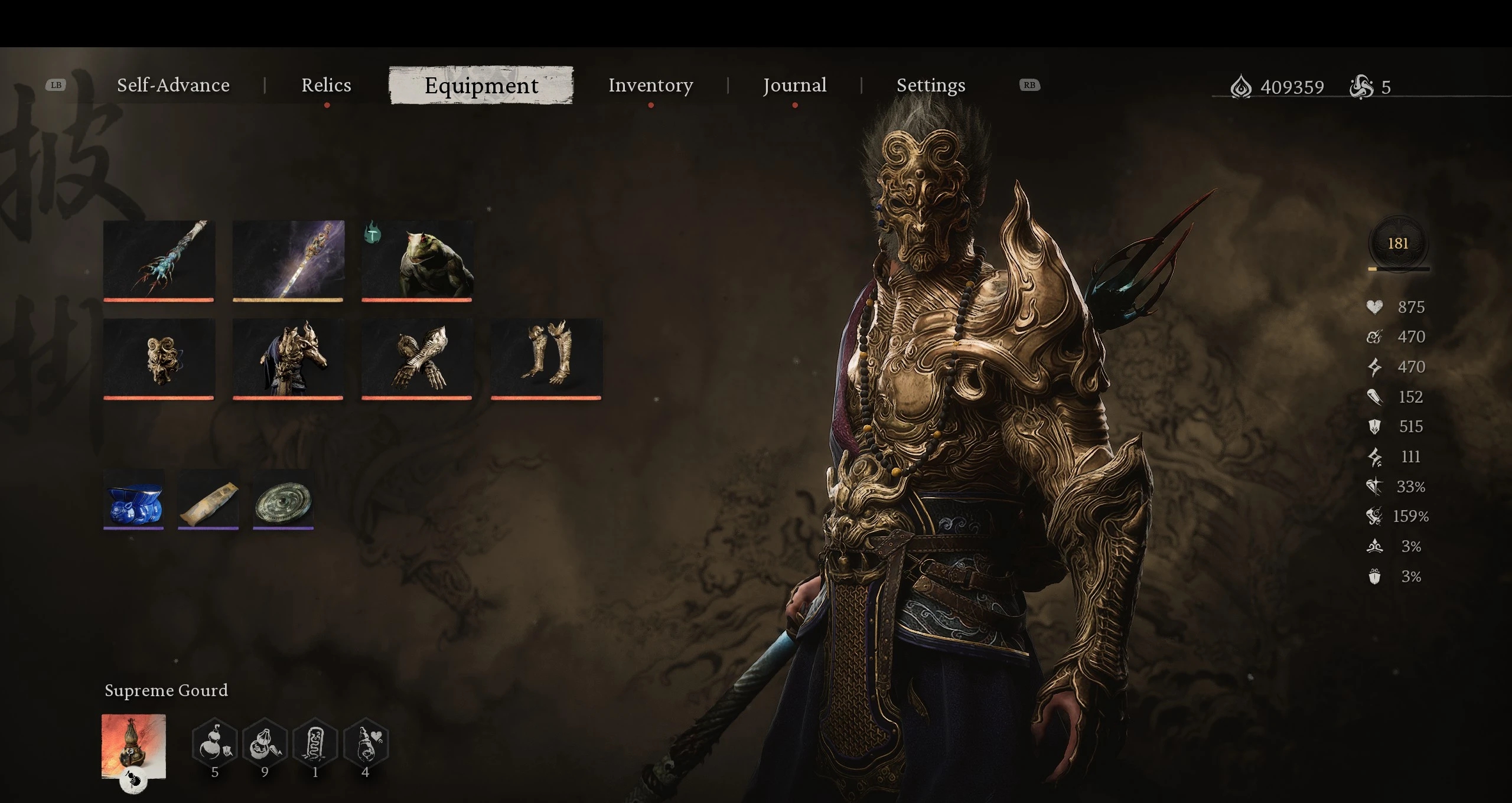Image resolution: width=1512 pixels, height=803 pixels.
Task: Open the Journal tab
Action: pyautogui.click(x=794, y=86)
